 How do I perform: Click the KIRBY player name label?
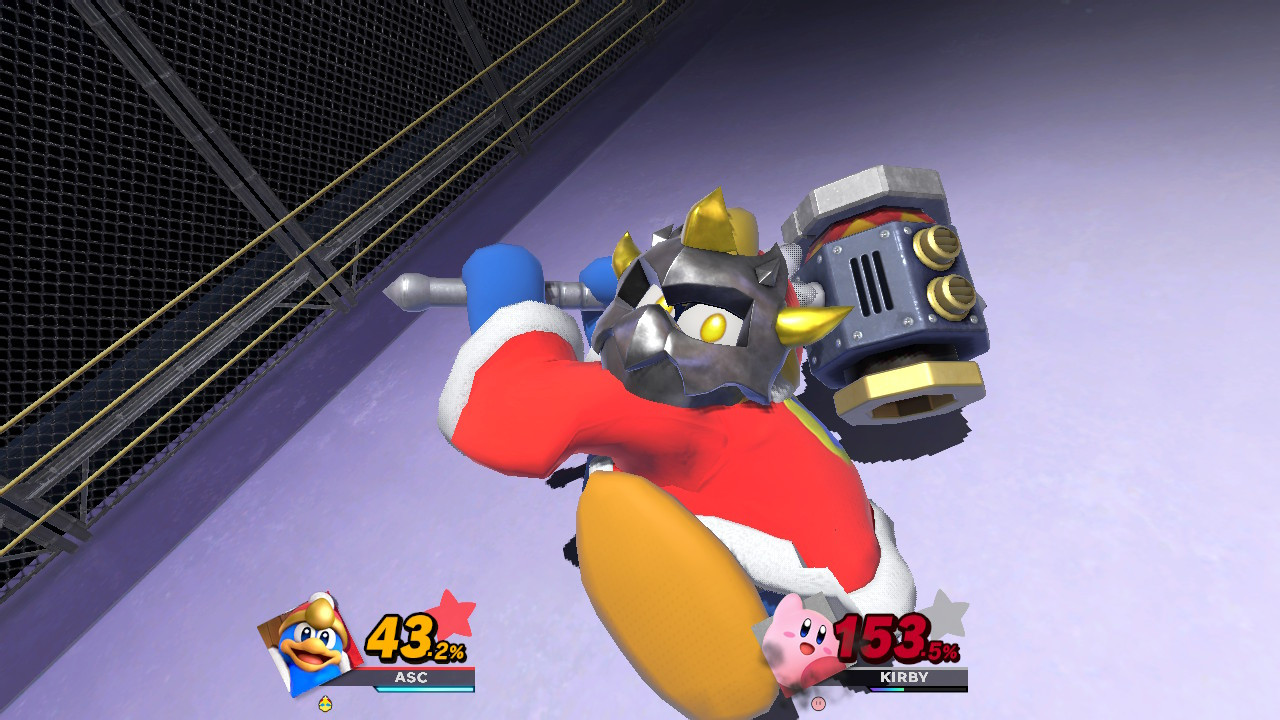point(904,678)
